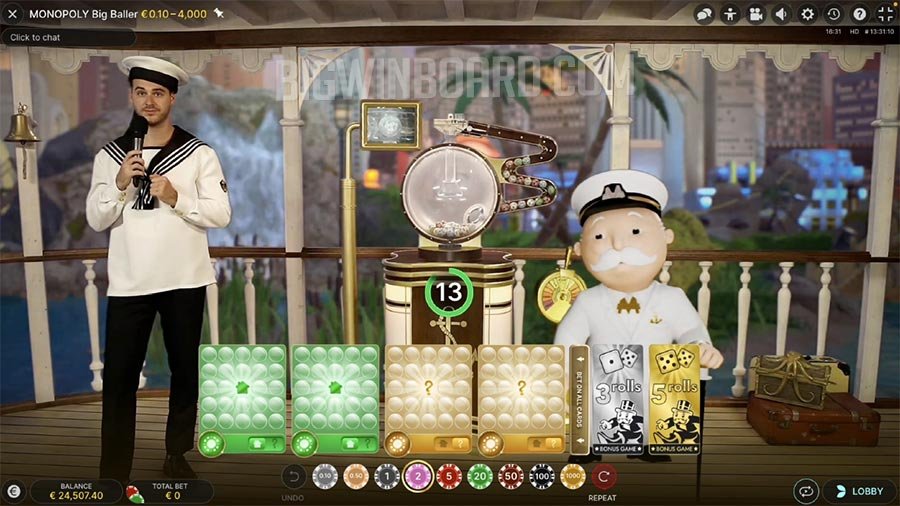This screenshot has width=900, height=506.
Task: View the game history clock icon
Action: (834, 14)
